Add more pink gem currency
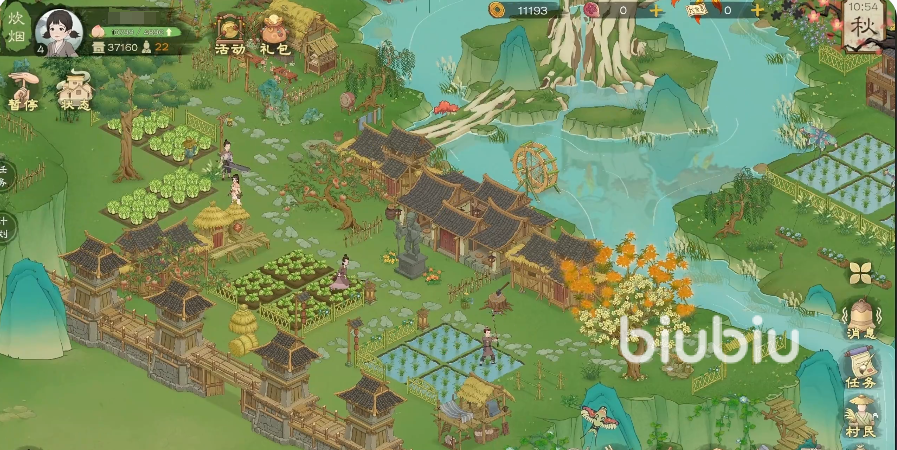The image size is (897, 450). (x=656, y=10)
